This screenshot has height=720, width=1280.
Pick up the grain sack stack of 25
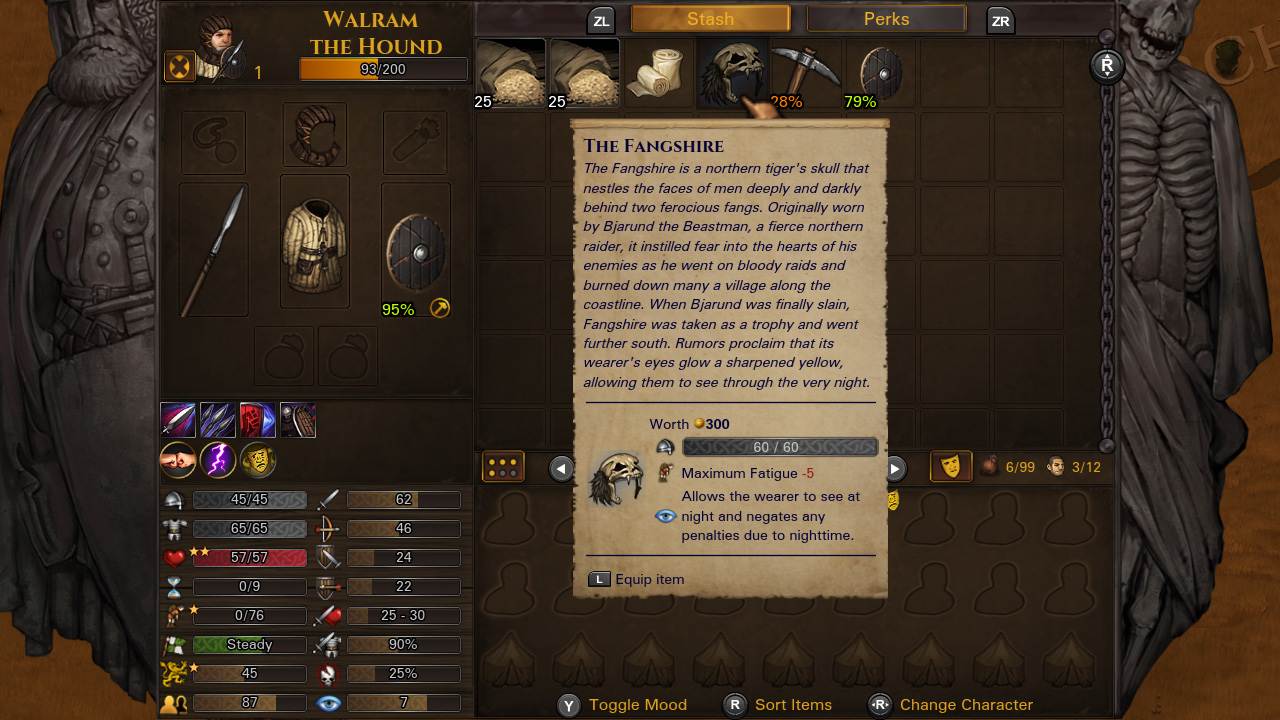point(510,71)
